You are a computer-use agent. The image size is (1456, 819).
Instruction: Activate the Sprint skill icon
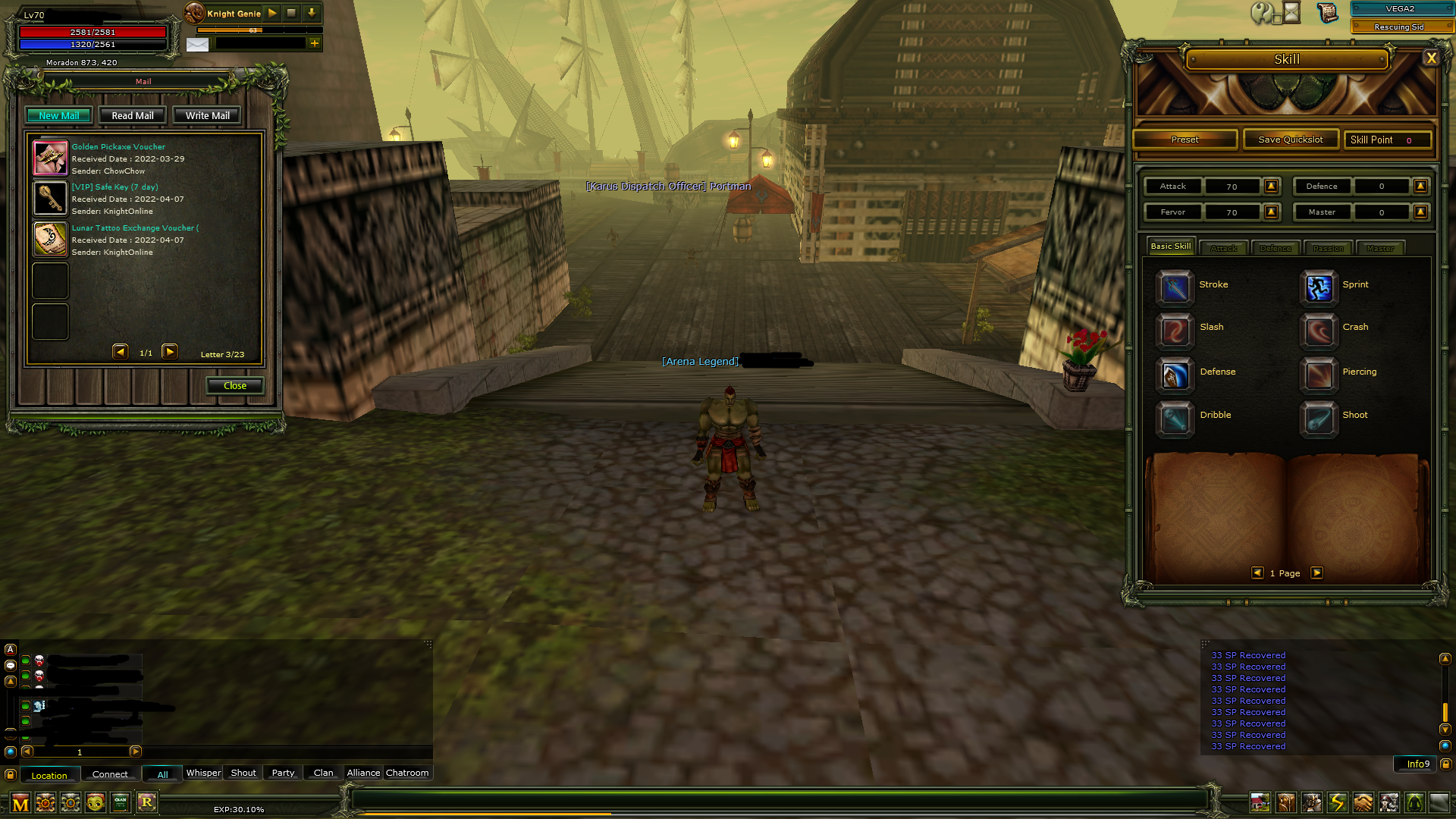(x=1318, y=289)
